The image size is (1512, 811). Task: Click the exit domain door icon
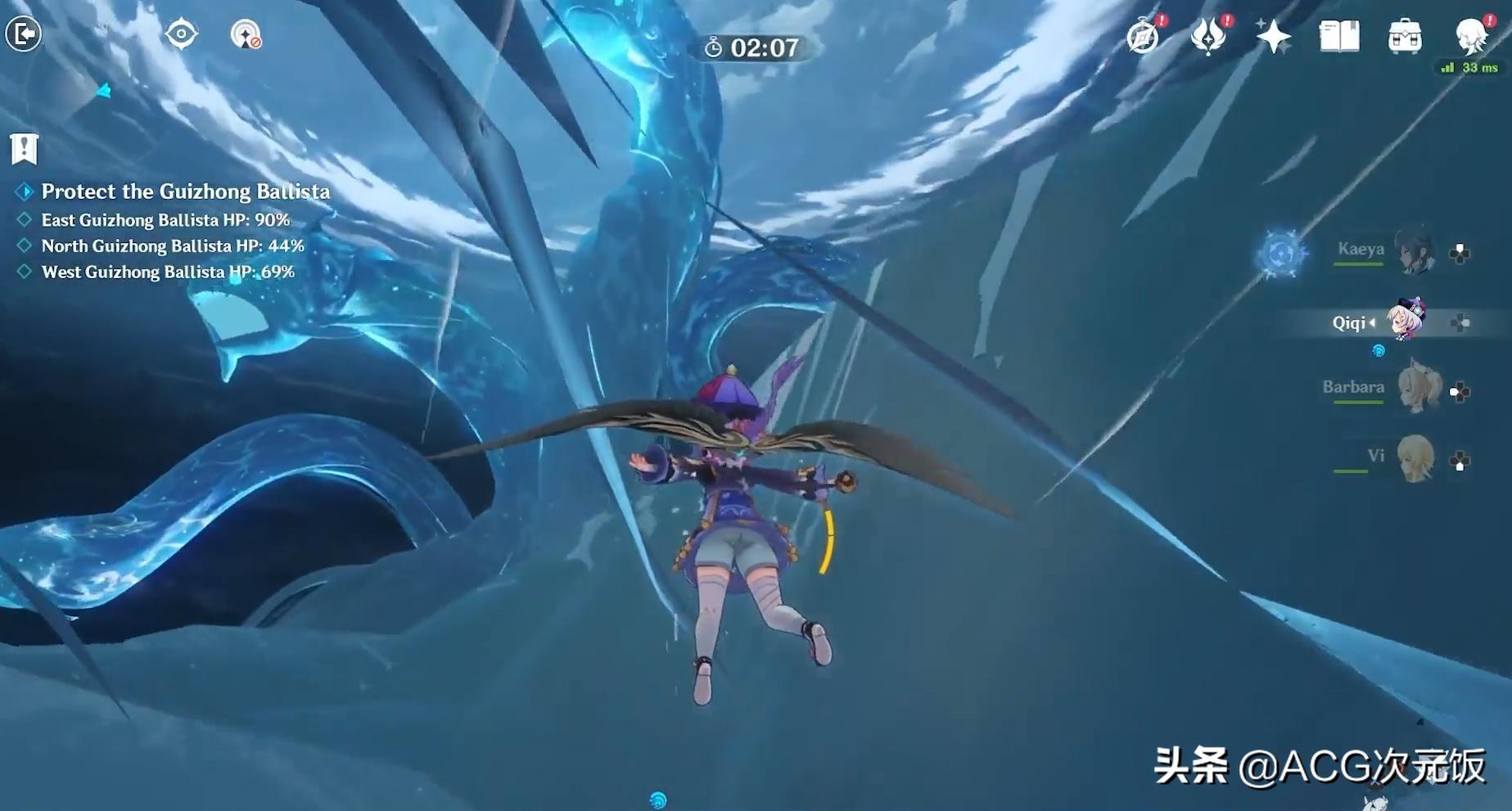point(23,34)
